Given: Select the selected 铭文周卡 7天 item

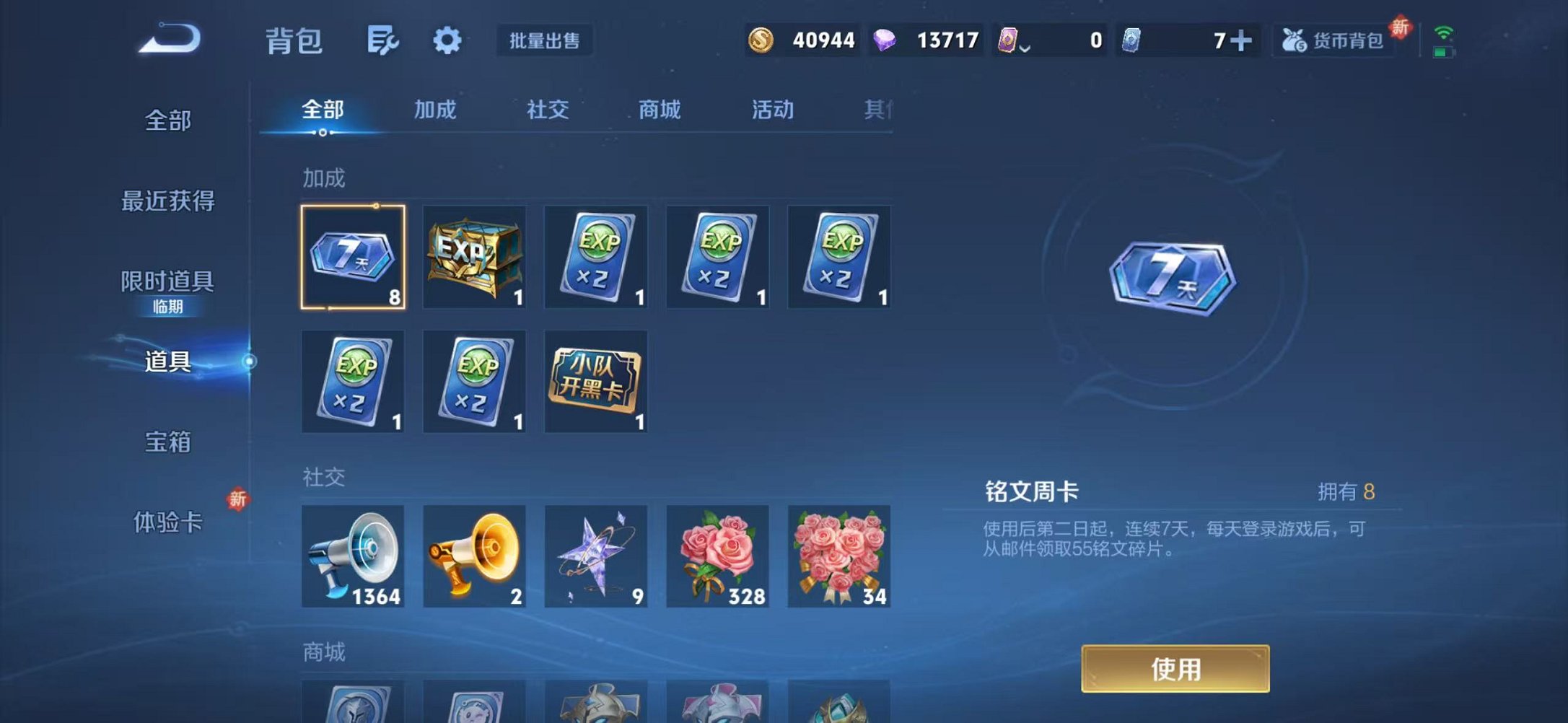Looking at the screenshot, I should (x=353, y=257).
